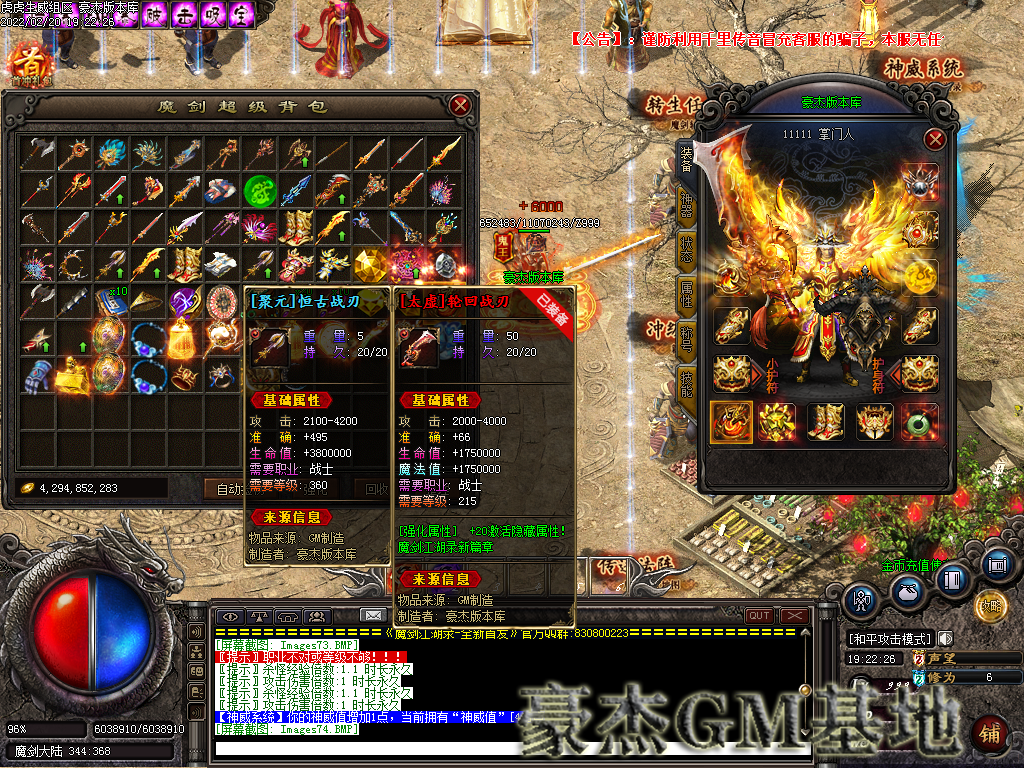Image resolution: width=1024 pixels, height=768 pixels.
Task: Pick the golden bell item in the bag
Action: (x=182, y=338)
